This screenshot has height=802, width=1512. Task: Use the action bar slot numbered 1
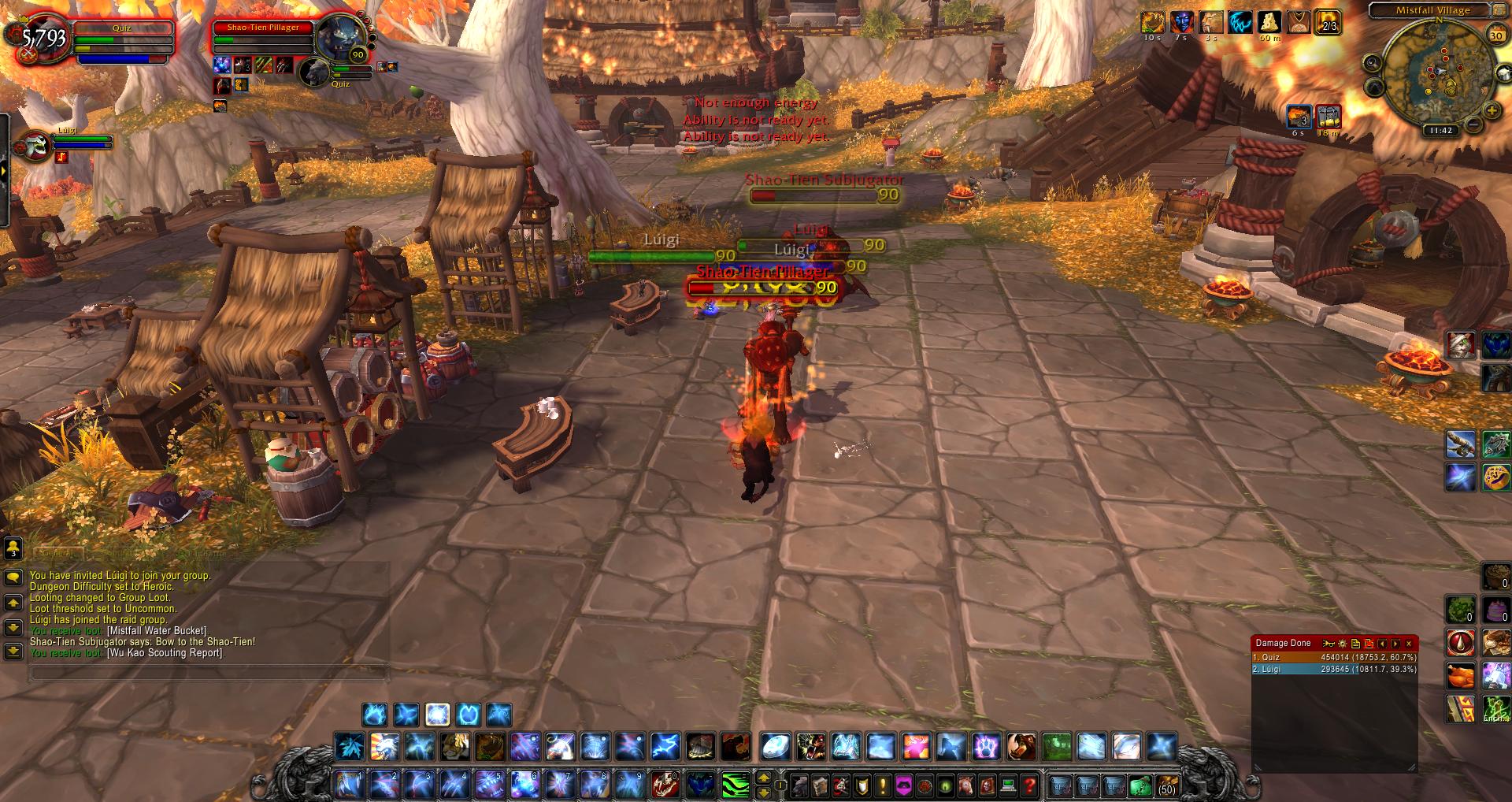click(x=347, y=785)
